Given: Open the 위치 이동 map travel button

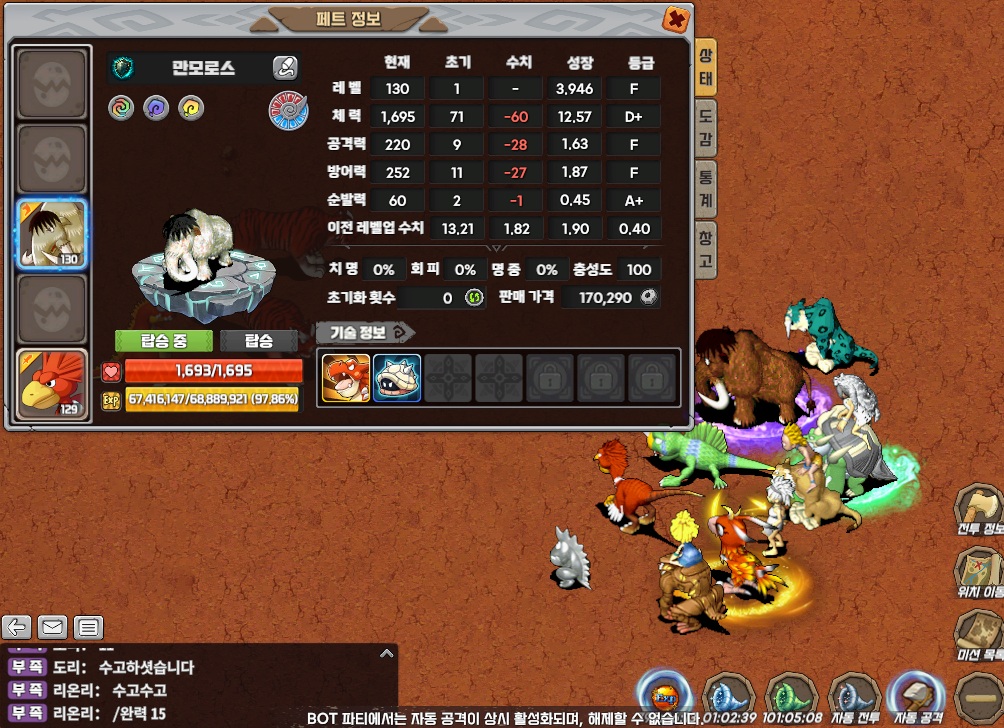Looking at the screenshot, I should click(x=978, y=573).
